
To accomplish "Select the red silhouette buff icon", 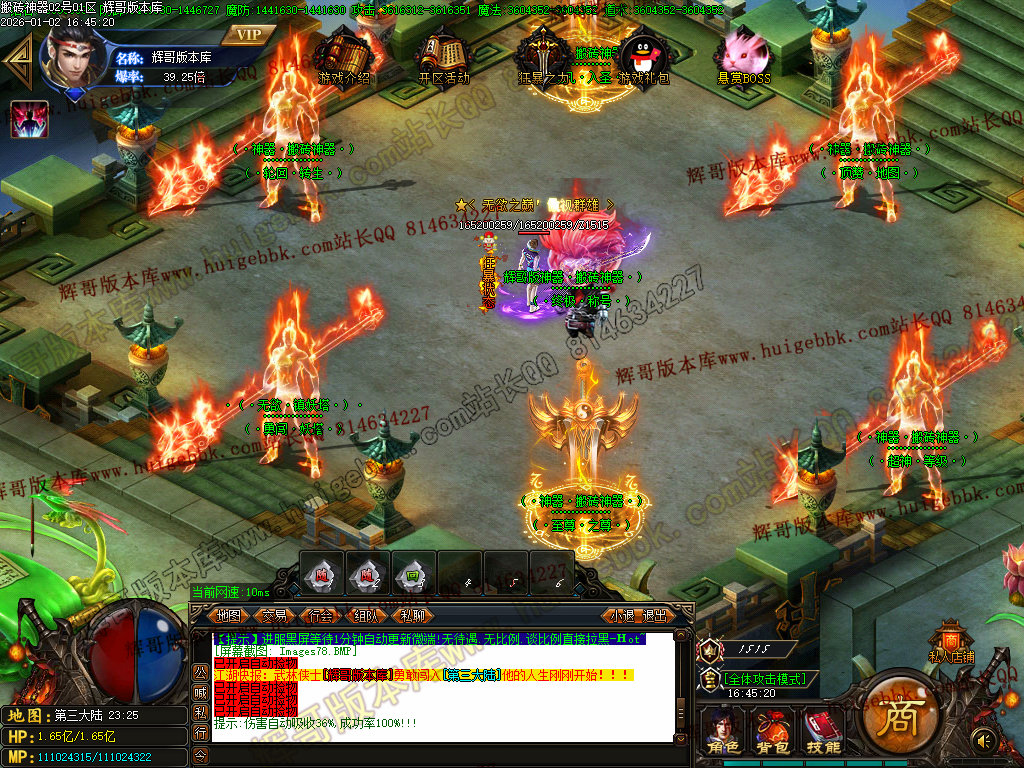I will (x=29, y=120).
